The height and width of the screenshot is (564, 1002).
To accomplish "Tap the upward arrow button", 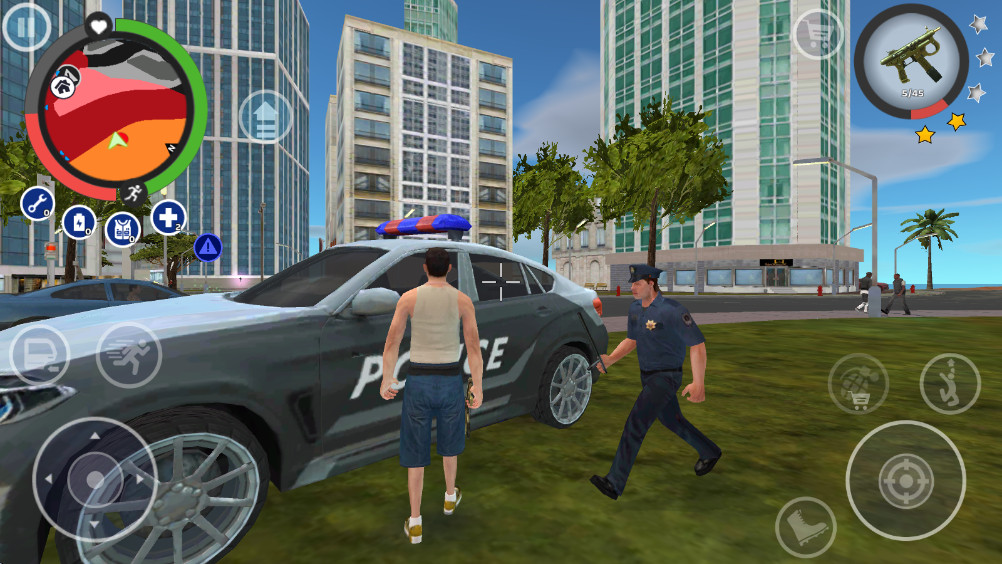I will (x=265, y=117).
